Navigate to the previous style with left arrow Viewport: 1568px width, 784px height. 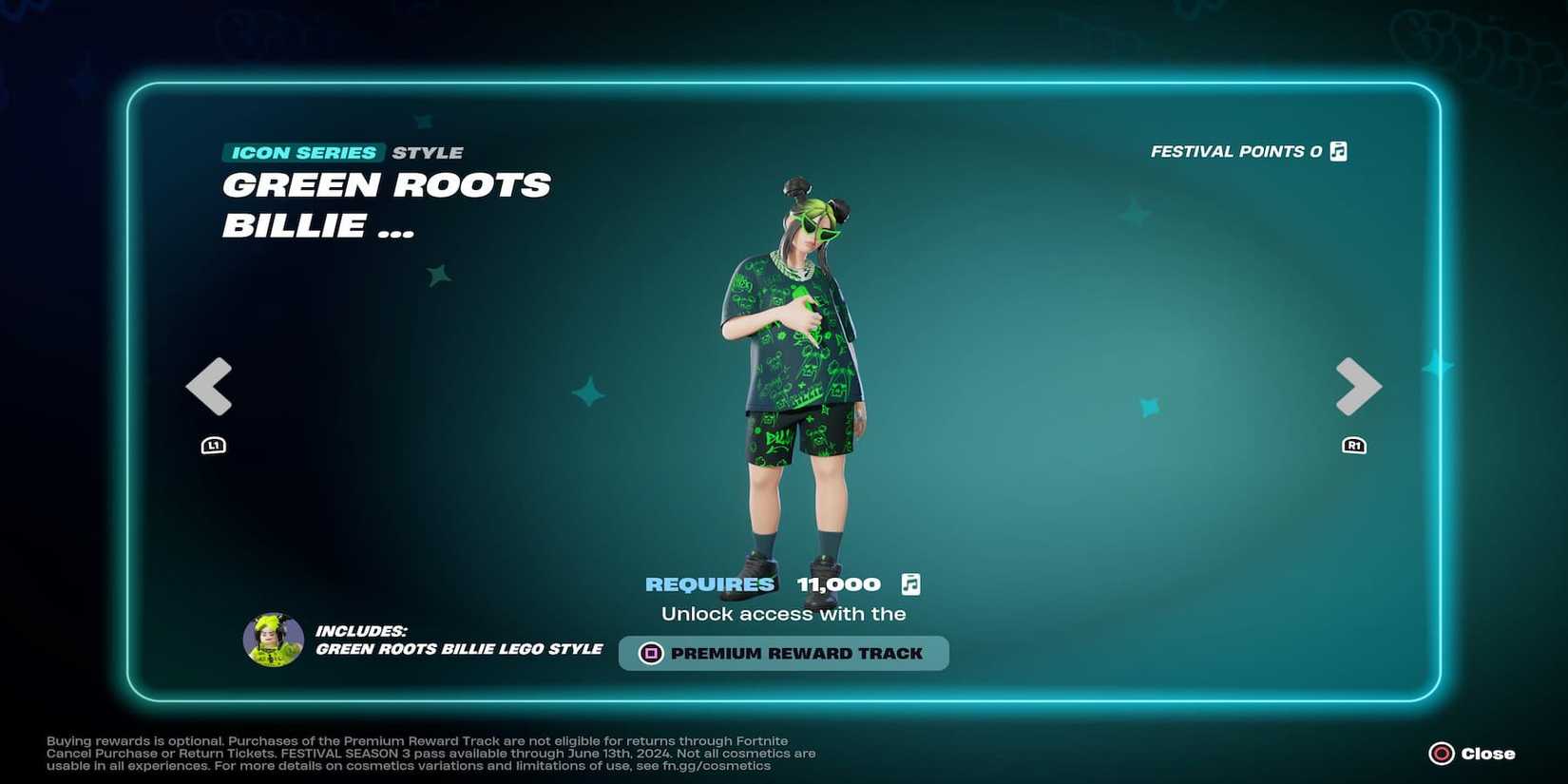pyautogui.click(x=210, y=386)
